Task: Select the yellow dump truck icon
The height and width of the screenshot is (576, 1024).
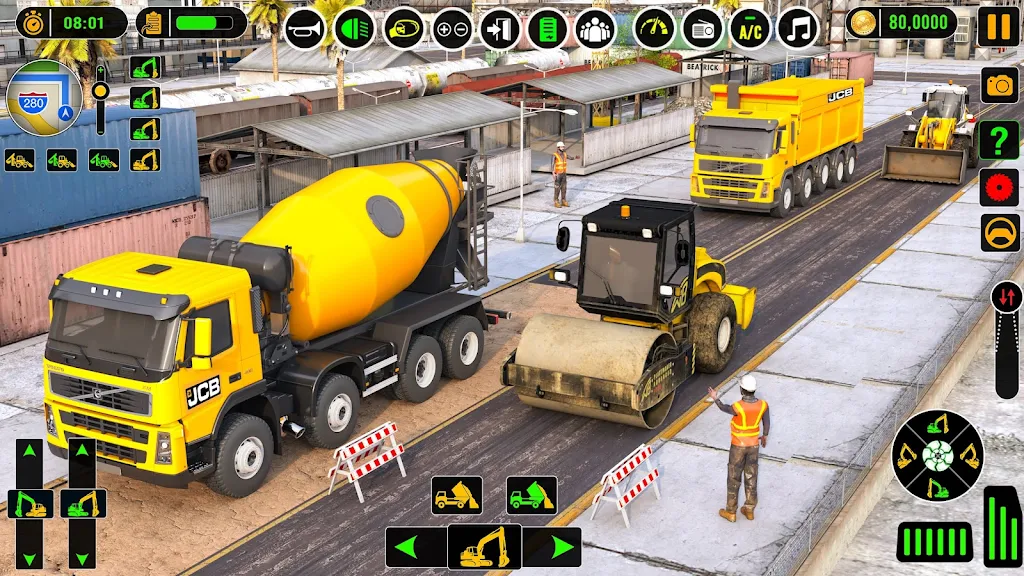Action: tap(457, 495)
